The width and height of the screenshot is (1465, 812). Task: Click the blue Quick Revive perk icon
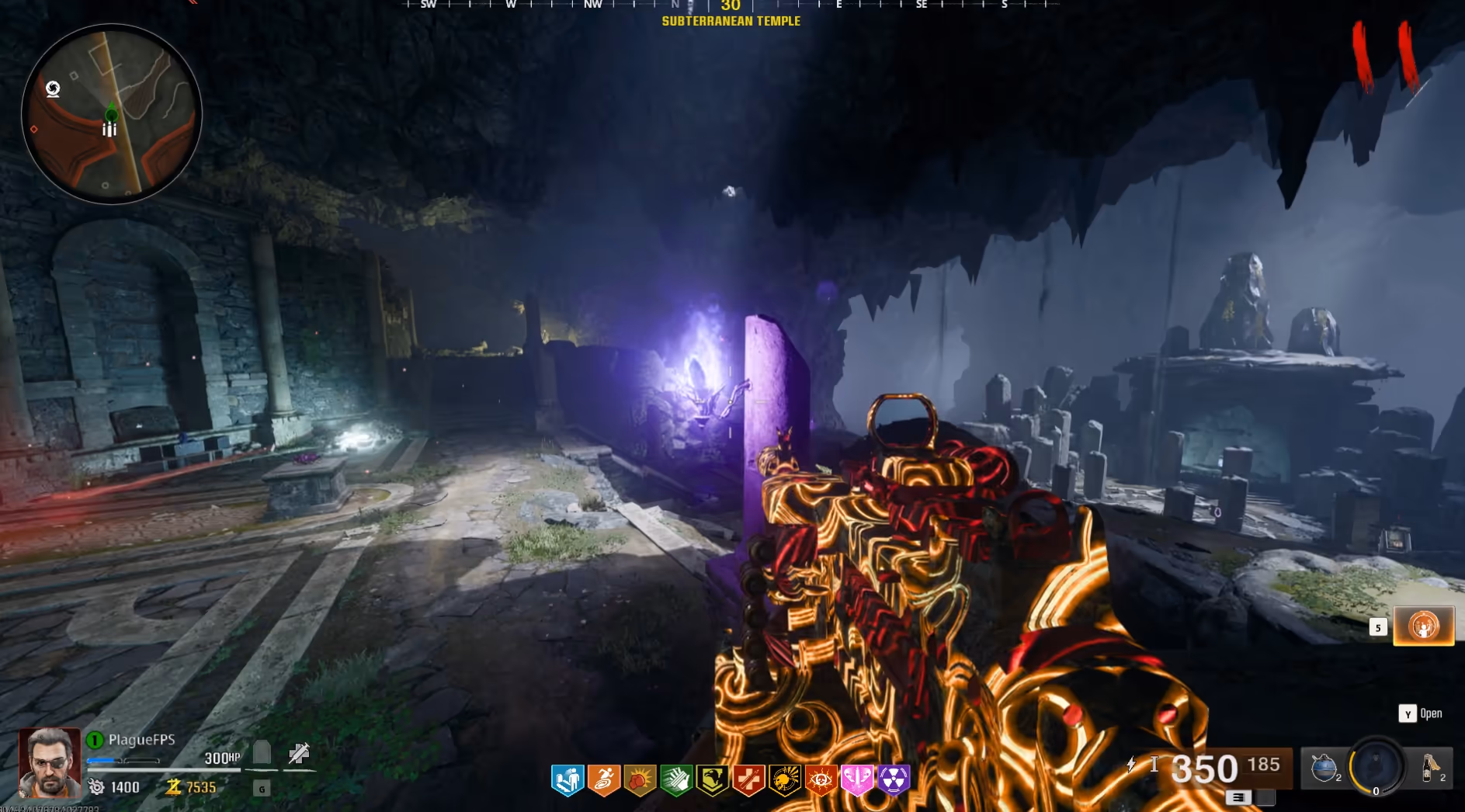(568, 779)
